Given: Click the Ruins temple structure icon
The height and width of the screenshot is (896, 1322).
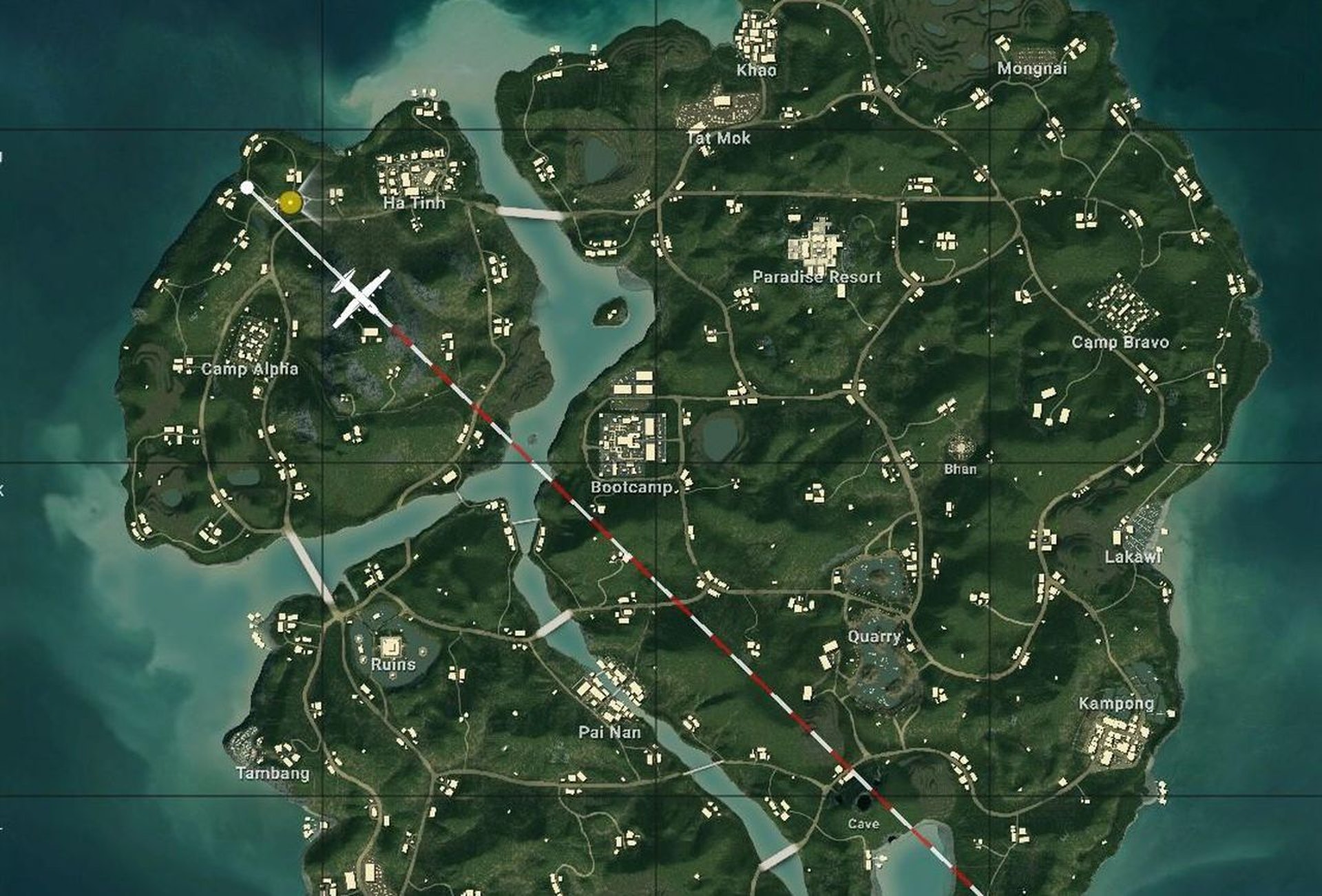Looking at the screenshot, I should [x=390, y=647].
